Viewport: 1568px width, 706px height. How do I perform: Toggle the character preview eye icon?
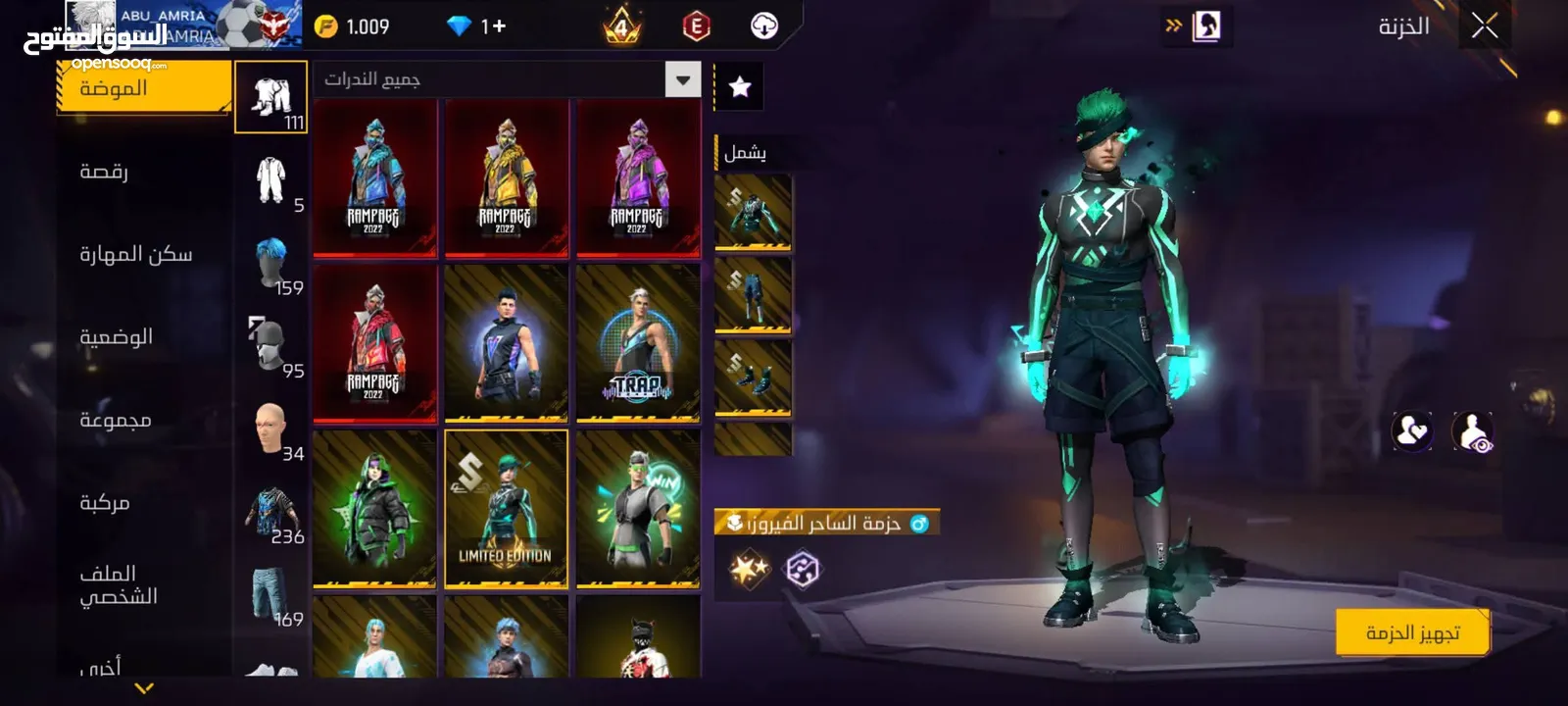(x=1471, y=431)
